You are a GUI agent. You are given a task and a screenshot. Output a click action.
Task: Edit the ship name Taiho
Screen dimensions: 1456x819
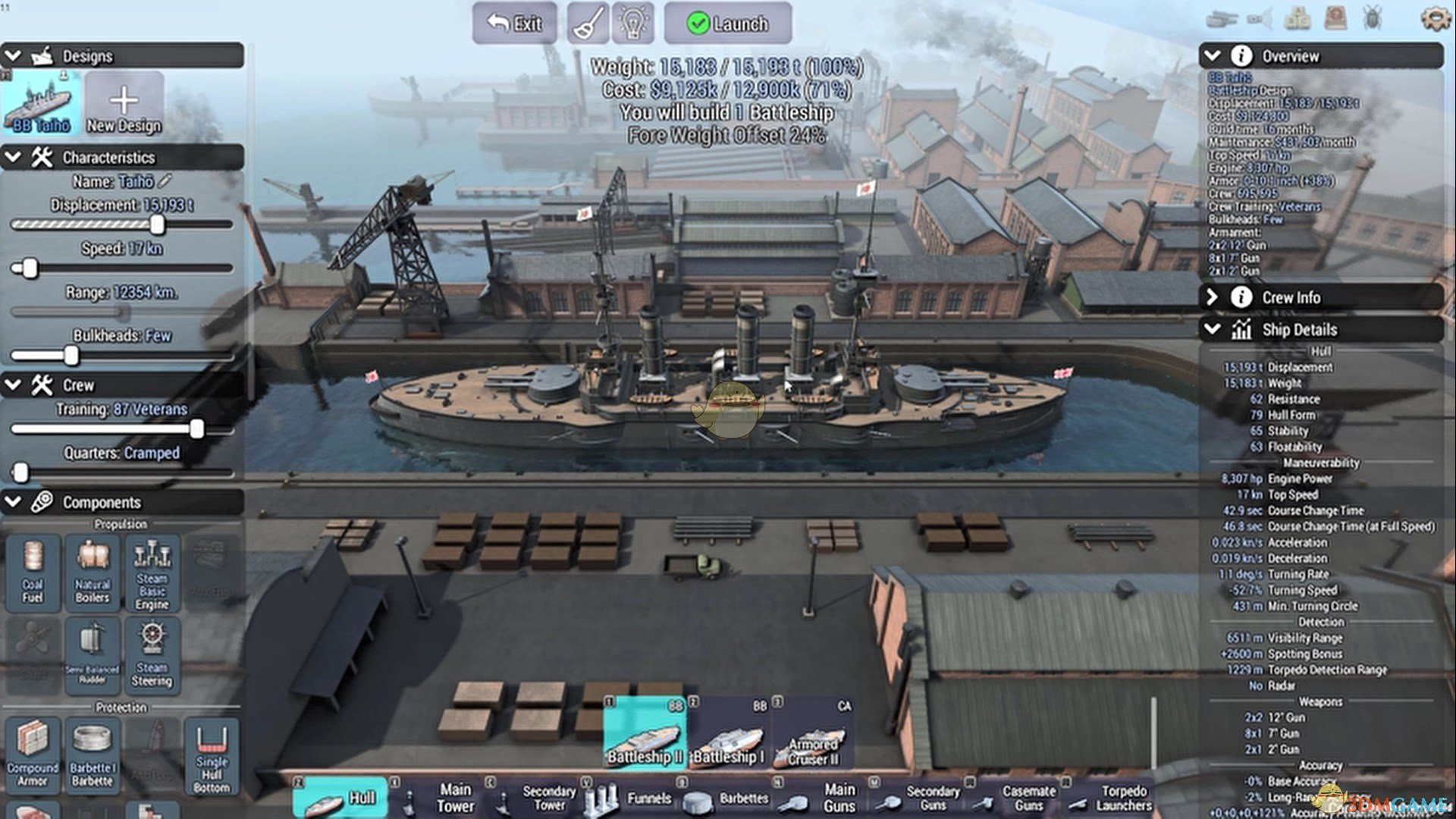(x=165, y=181)
